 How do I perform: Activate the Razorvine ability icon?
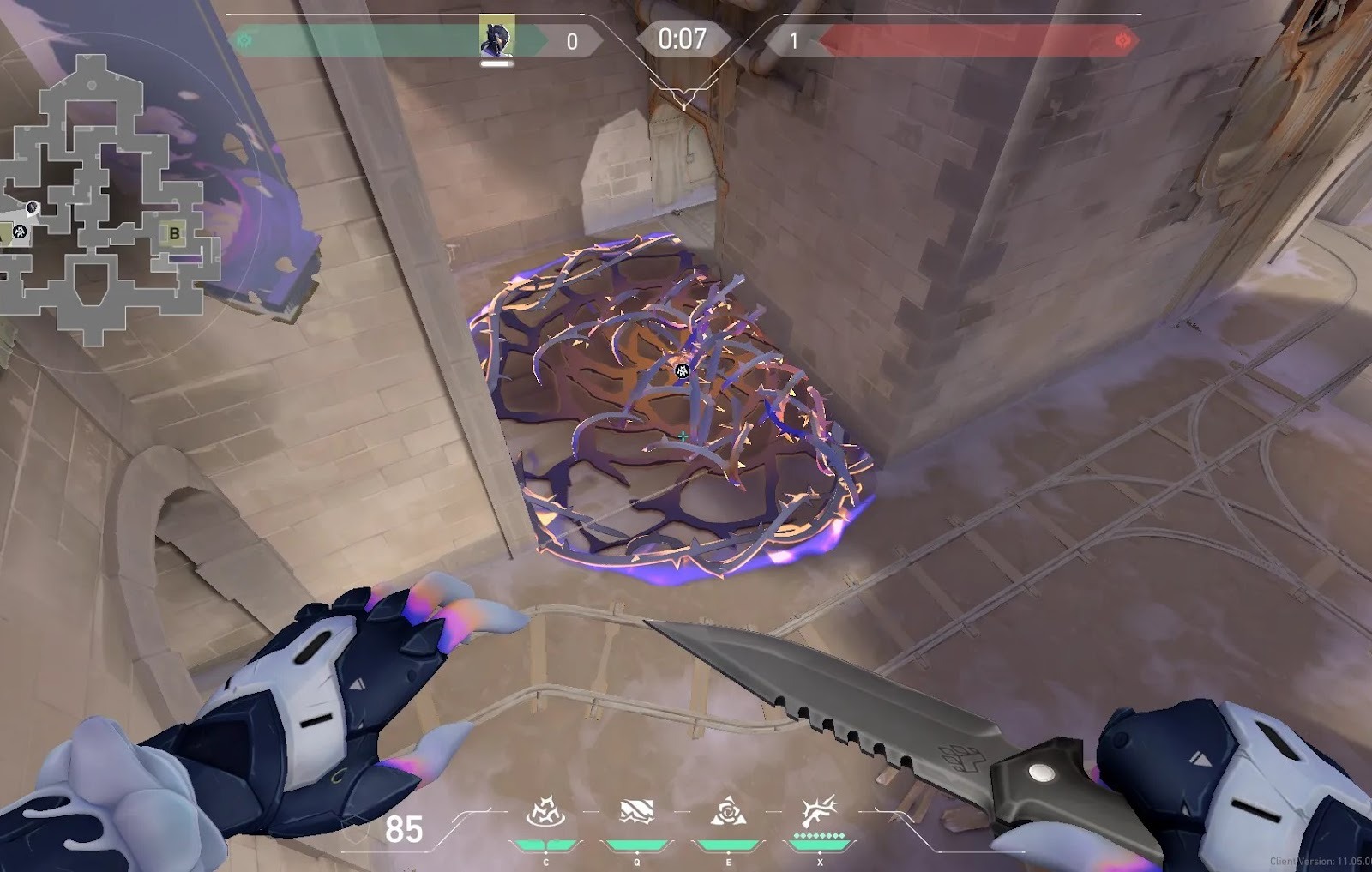click(545, 812)
